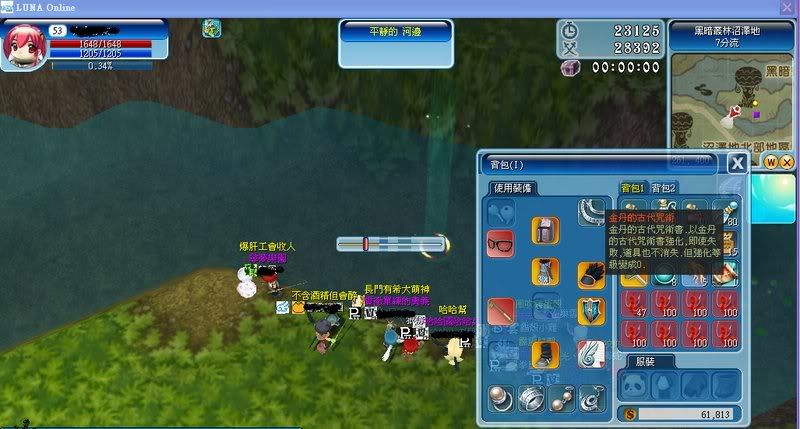Viewport: 800px width, 429px height.
Task: Select the 服裝 costume tab
Action: coord(644,361)
